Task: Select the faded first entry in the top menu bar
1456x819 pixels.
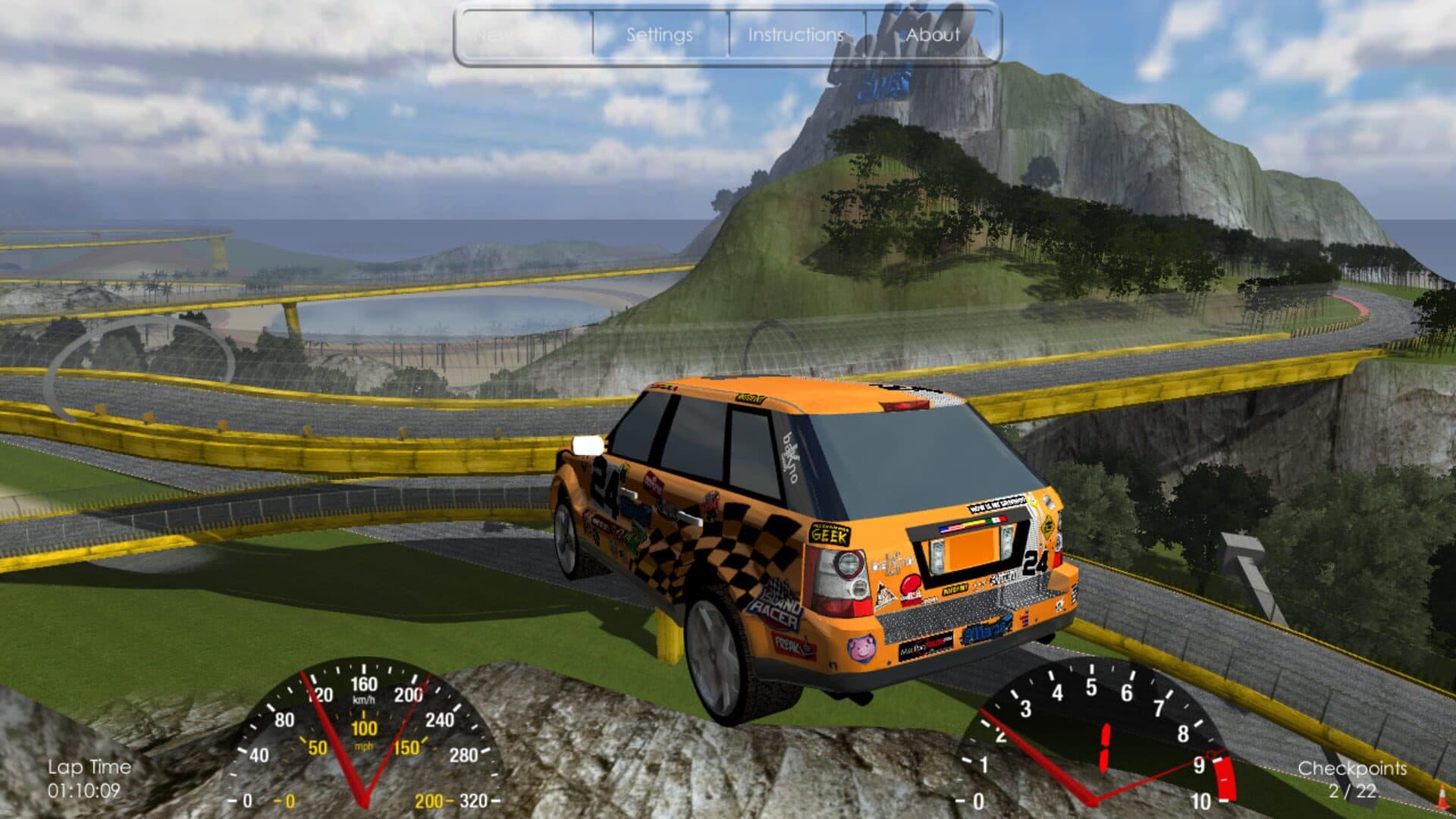Action: 523,35
